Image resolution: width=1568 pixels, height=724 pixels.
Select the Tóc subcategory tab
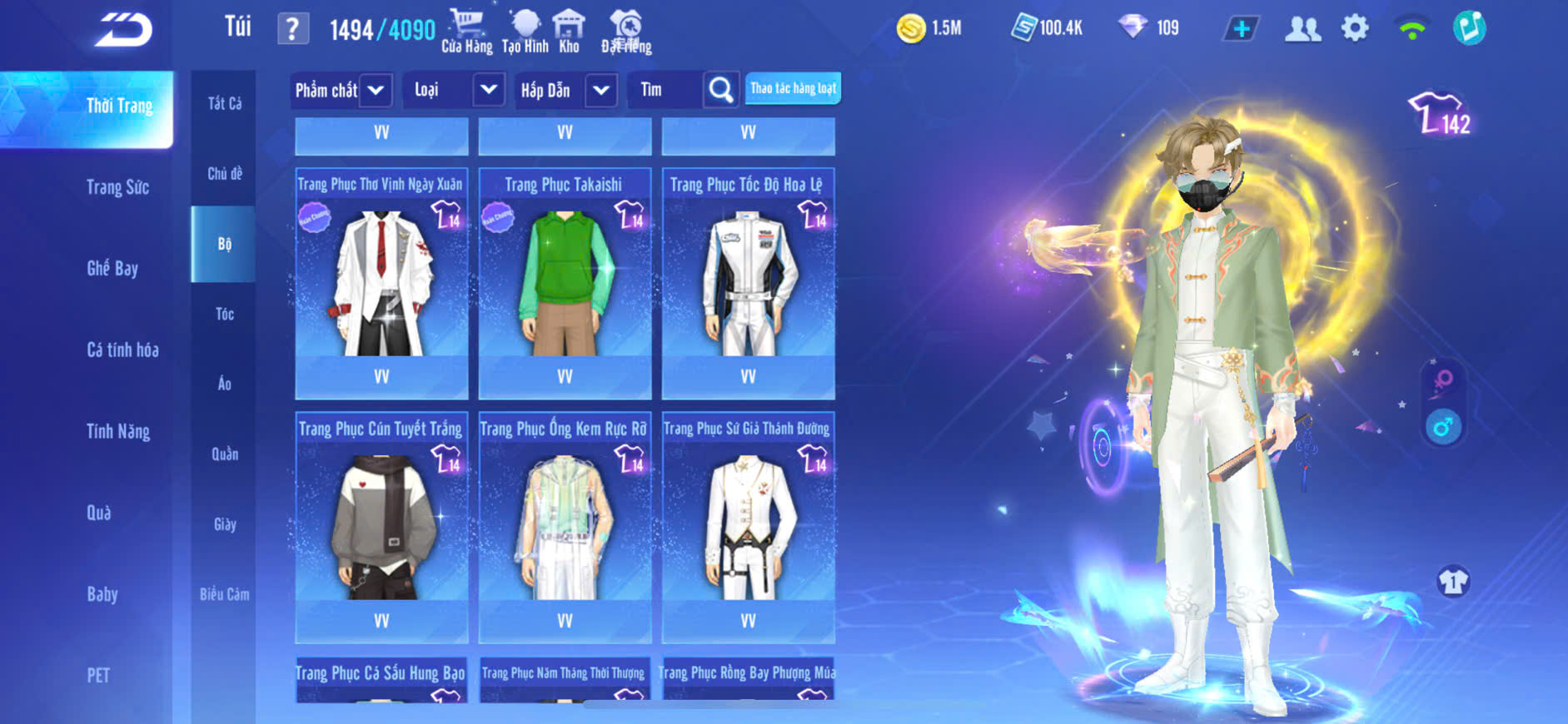pos(224,314)
